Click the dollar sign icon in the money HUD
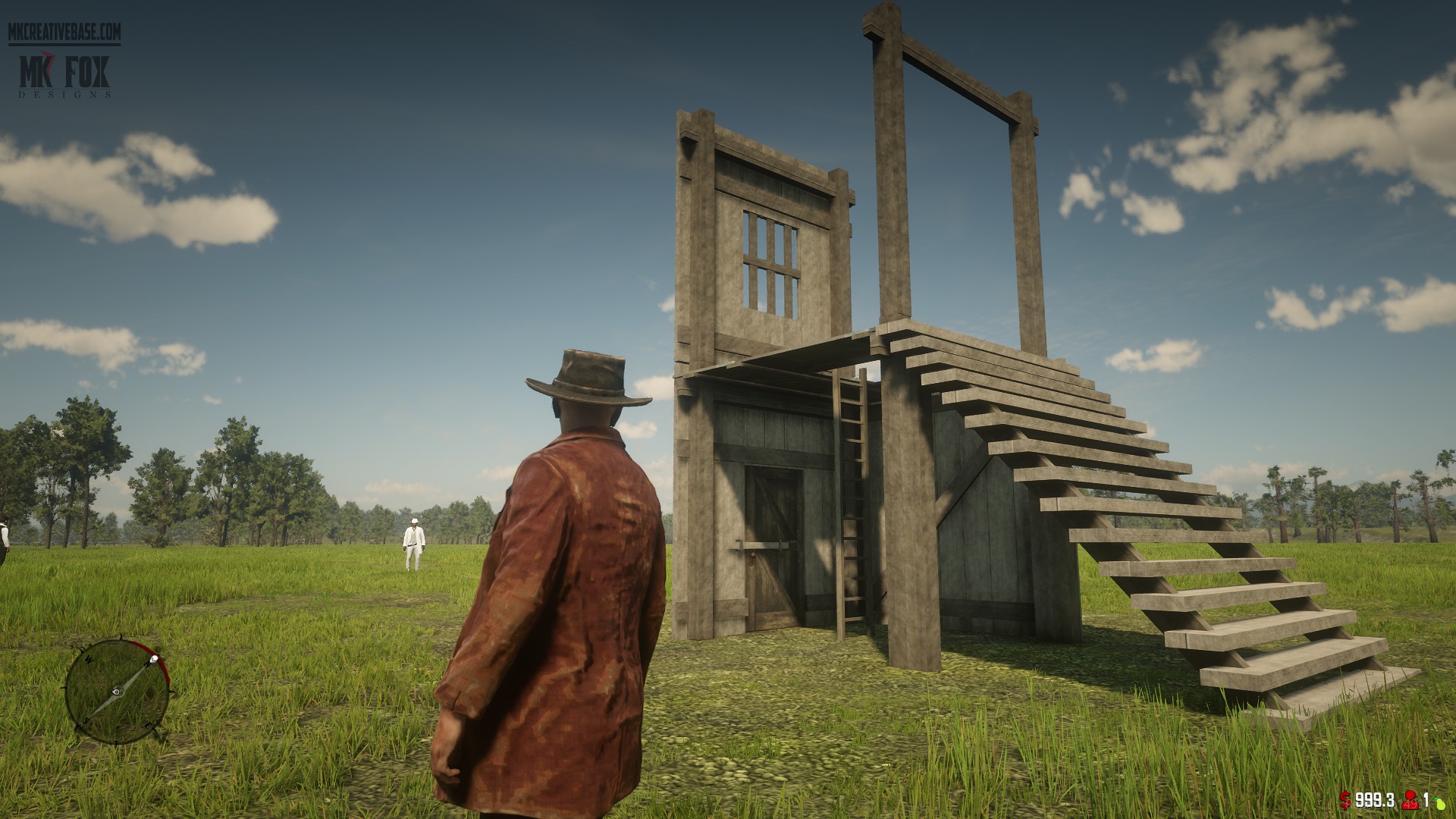This screenshot has width=1456, height=819. pyautogui.click(x=1345, y=800)
